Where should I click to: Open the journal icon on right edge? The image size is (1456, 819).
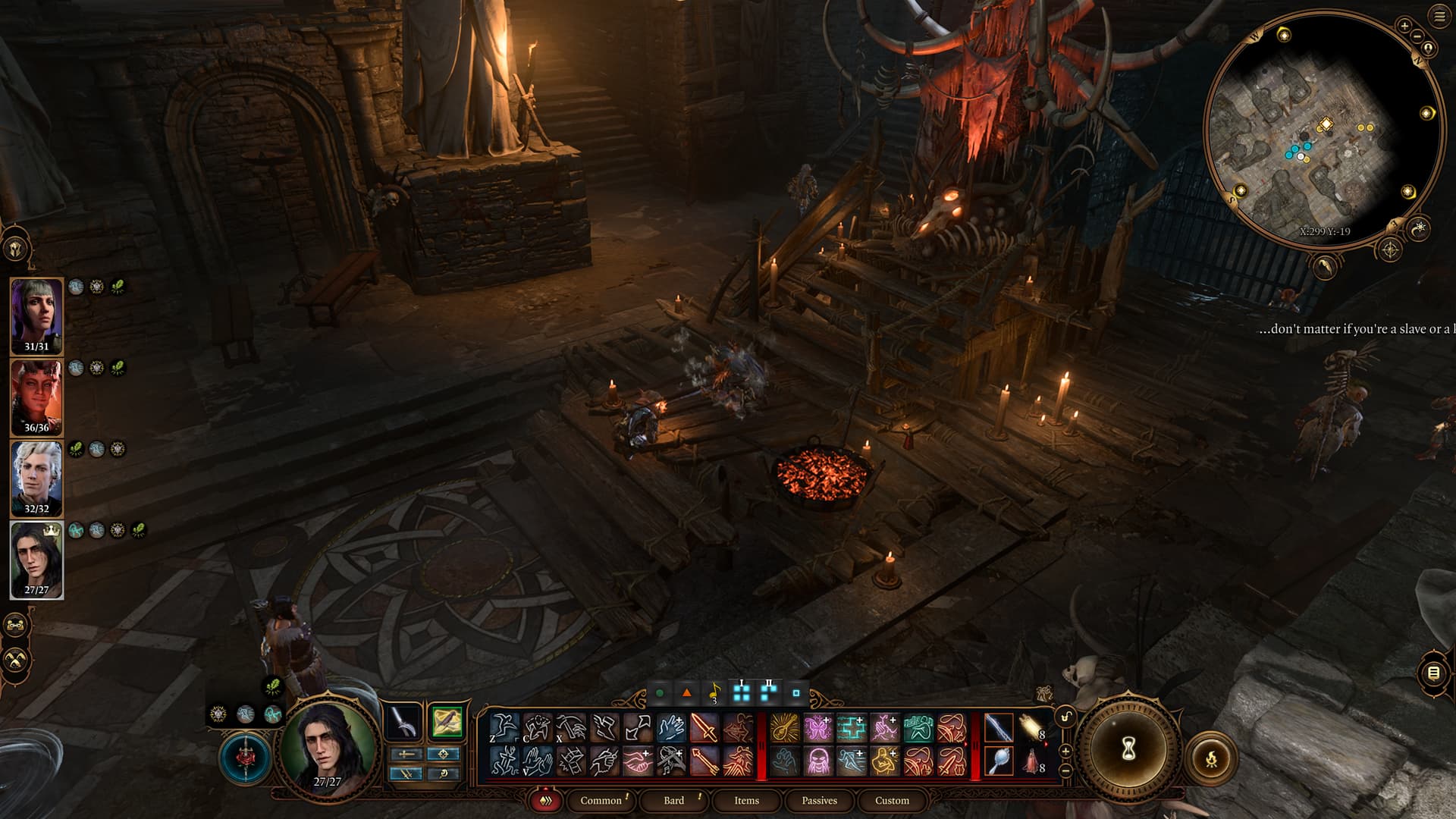click(x=1433, y=673)
